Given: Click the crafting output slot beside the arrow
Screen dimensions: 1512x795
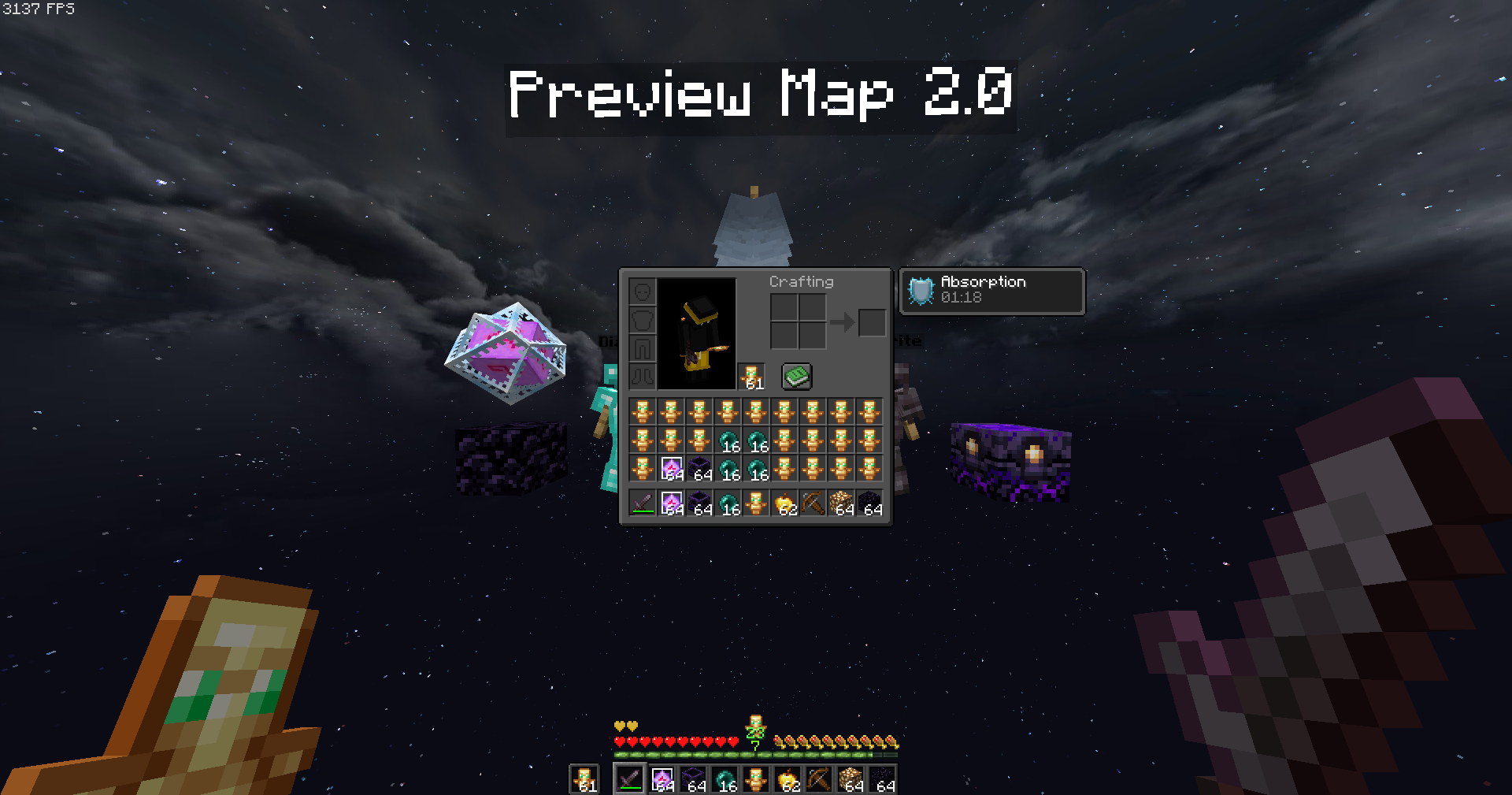Looking at the screenshot, I should click(872, 322).
